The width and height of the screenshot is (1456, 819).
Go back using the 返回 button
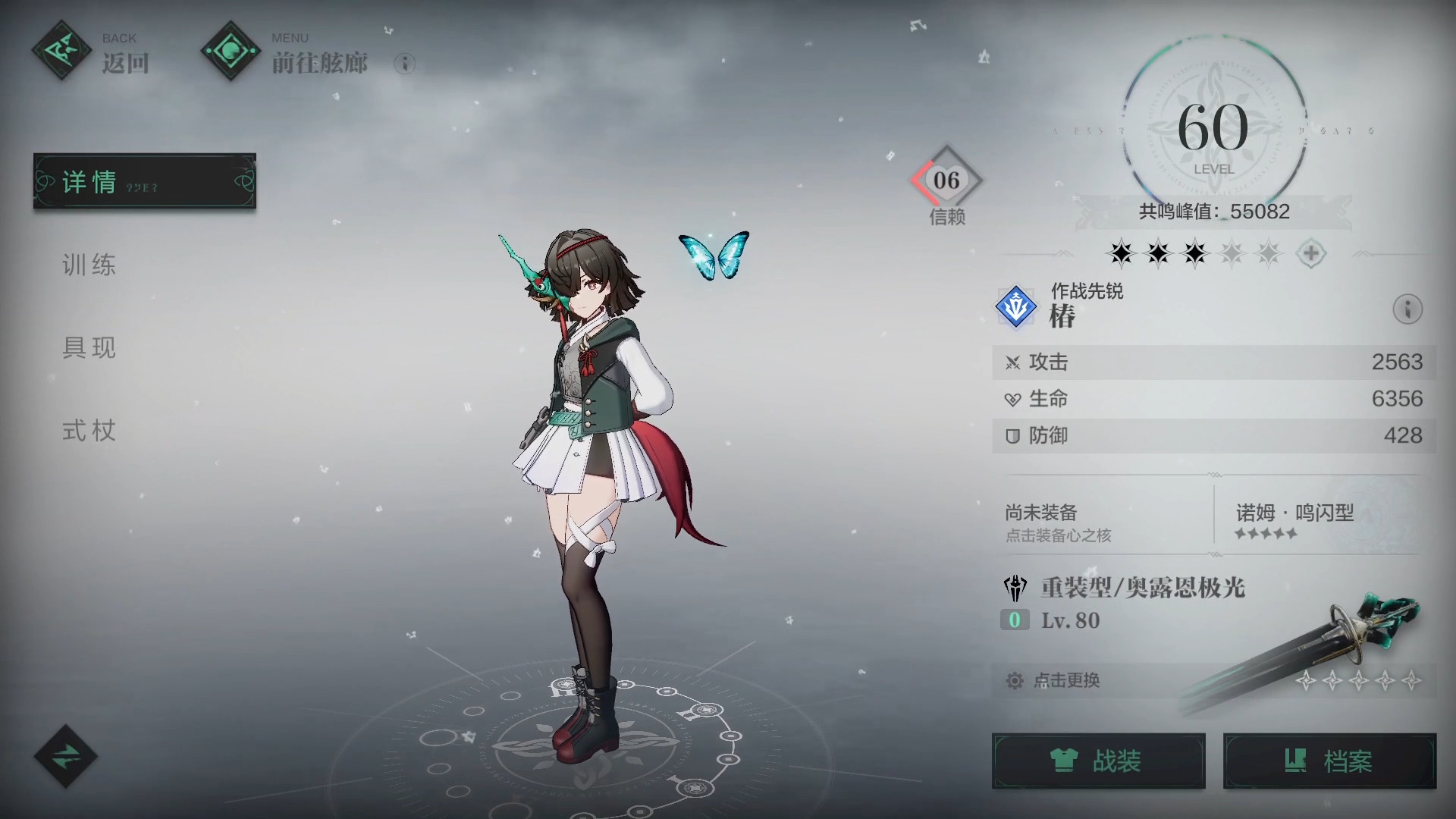tap(91, 53)
